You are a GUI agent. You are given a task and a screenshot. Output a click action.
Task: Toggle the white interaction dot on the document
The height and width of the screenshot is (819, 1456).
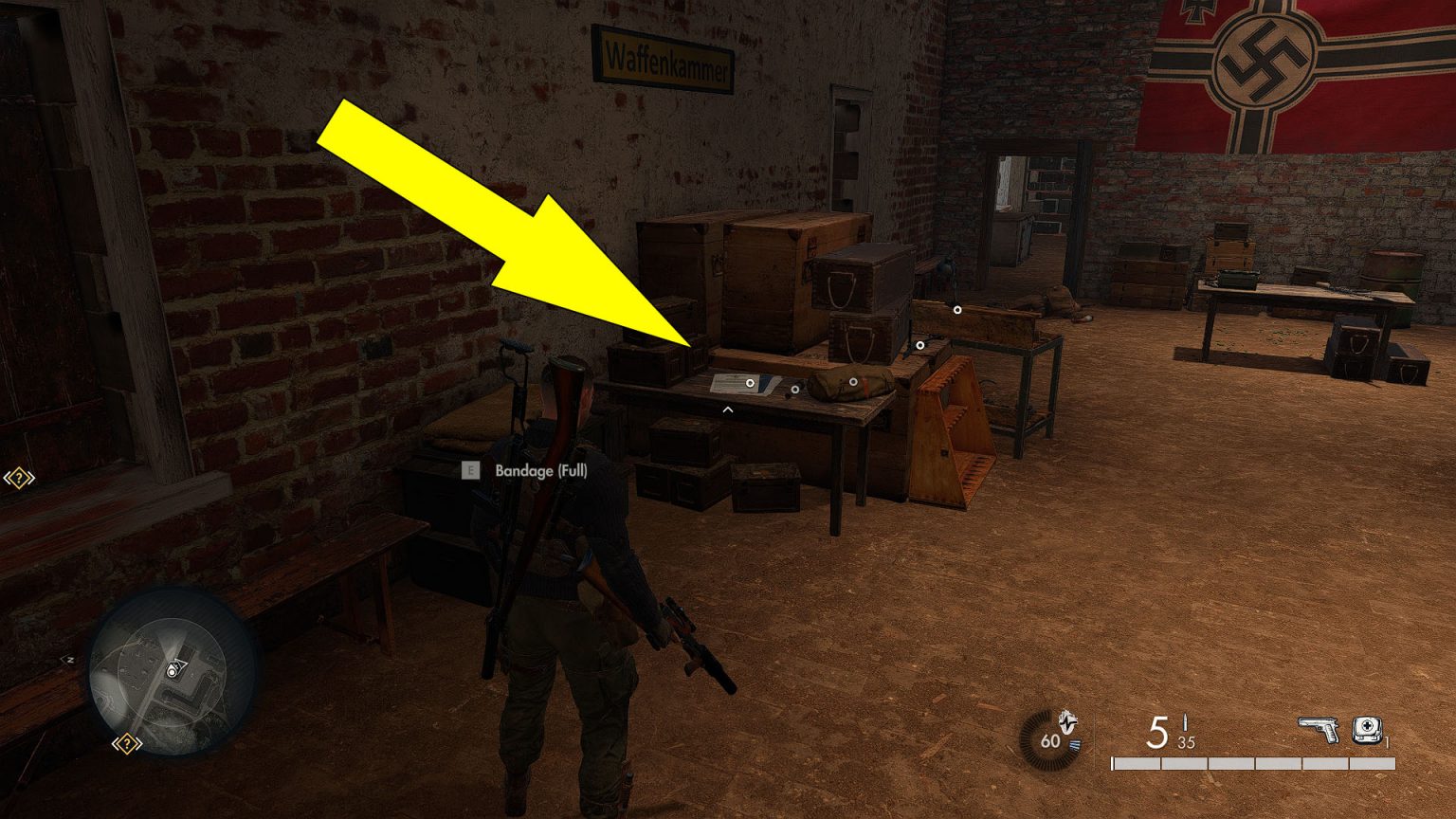(750, 383)
